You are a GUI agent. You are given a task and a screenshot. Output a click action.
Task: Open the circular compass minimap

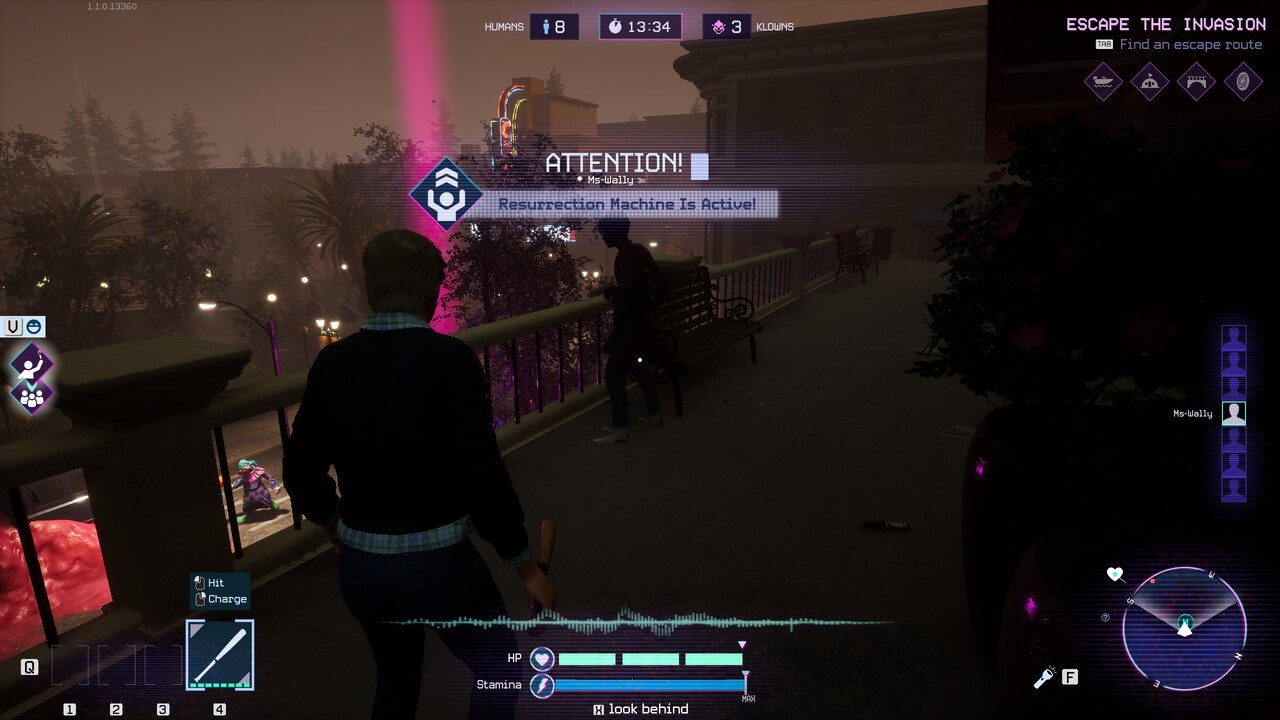pos(1184,628)
